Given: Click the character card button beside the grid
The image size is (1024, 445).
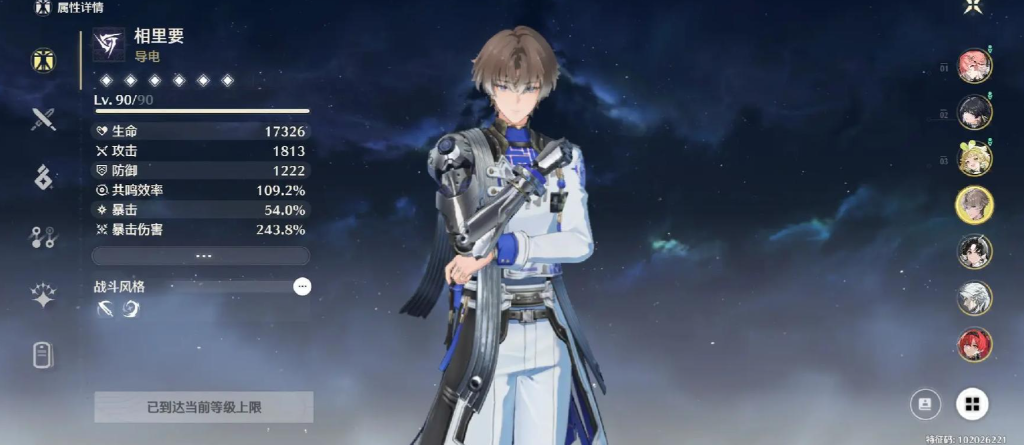Looking at the screenshot, I should click(926, 404).
